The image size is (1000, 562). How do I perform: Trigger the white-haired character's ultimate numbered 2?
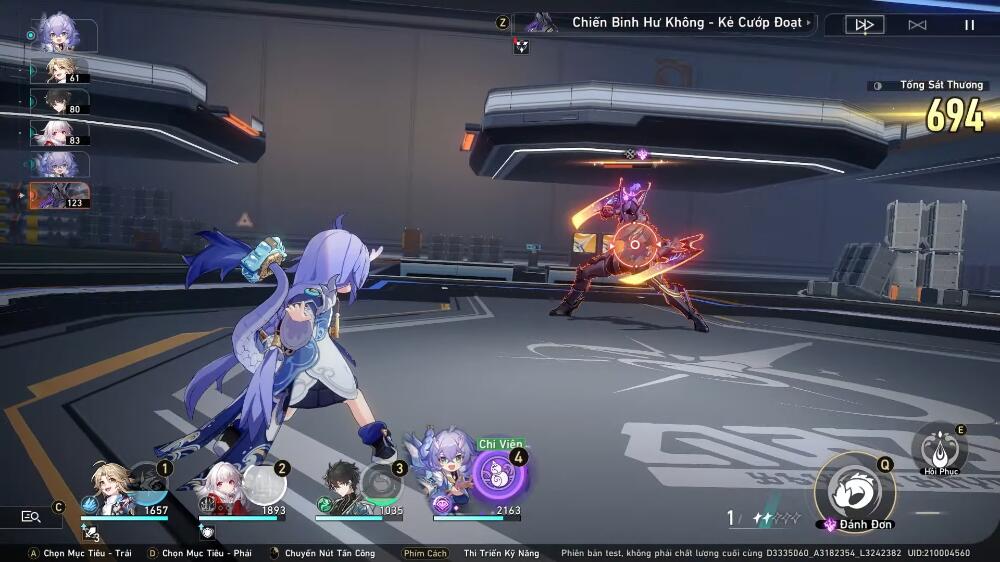(263, 485)
